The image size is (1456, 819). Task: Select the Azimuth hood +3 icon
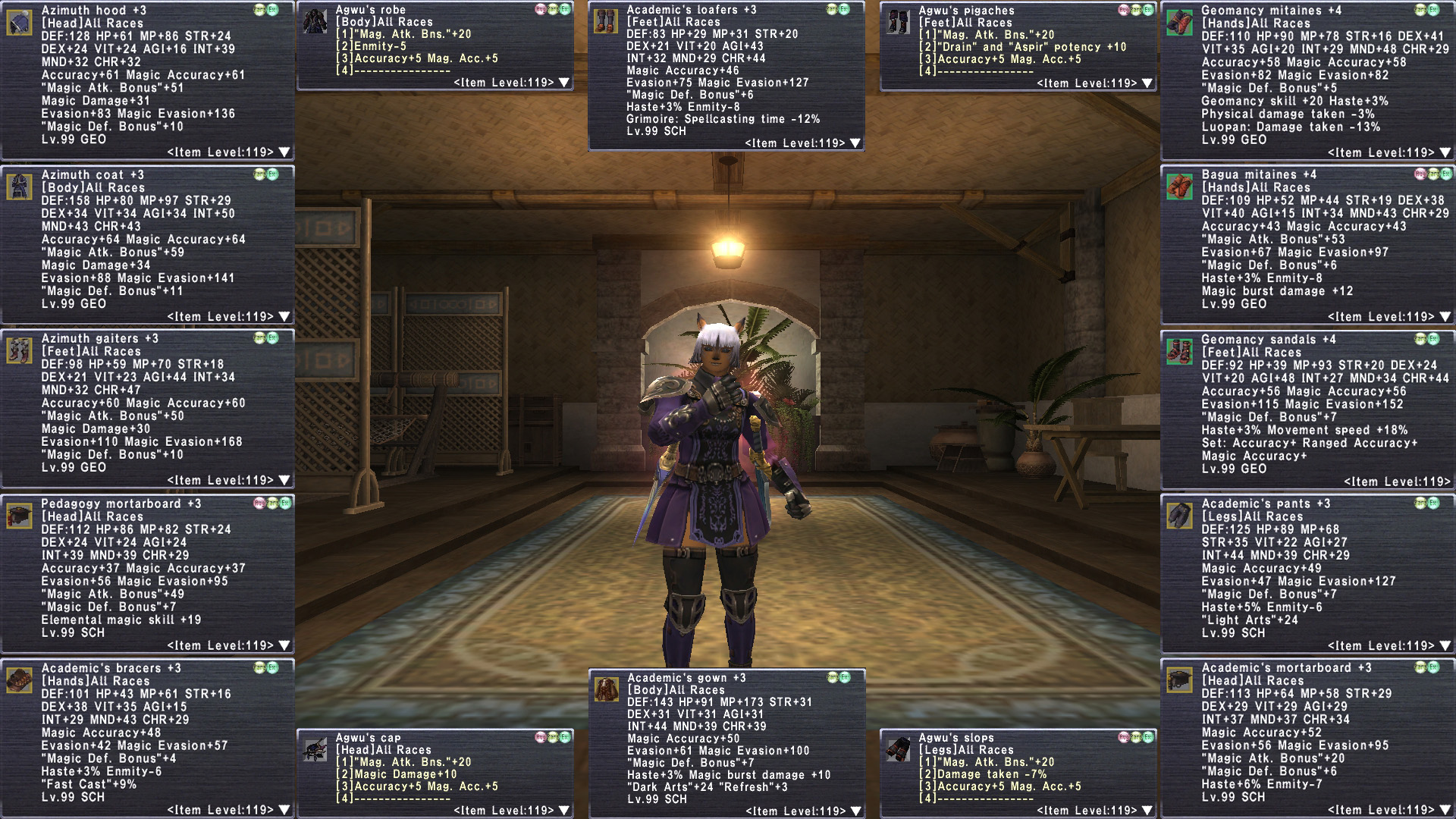coord(19,23)
